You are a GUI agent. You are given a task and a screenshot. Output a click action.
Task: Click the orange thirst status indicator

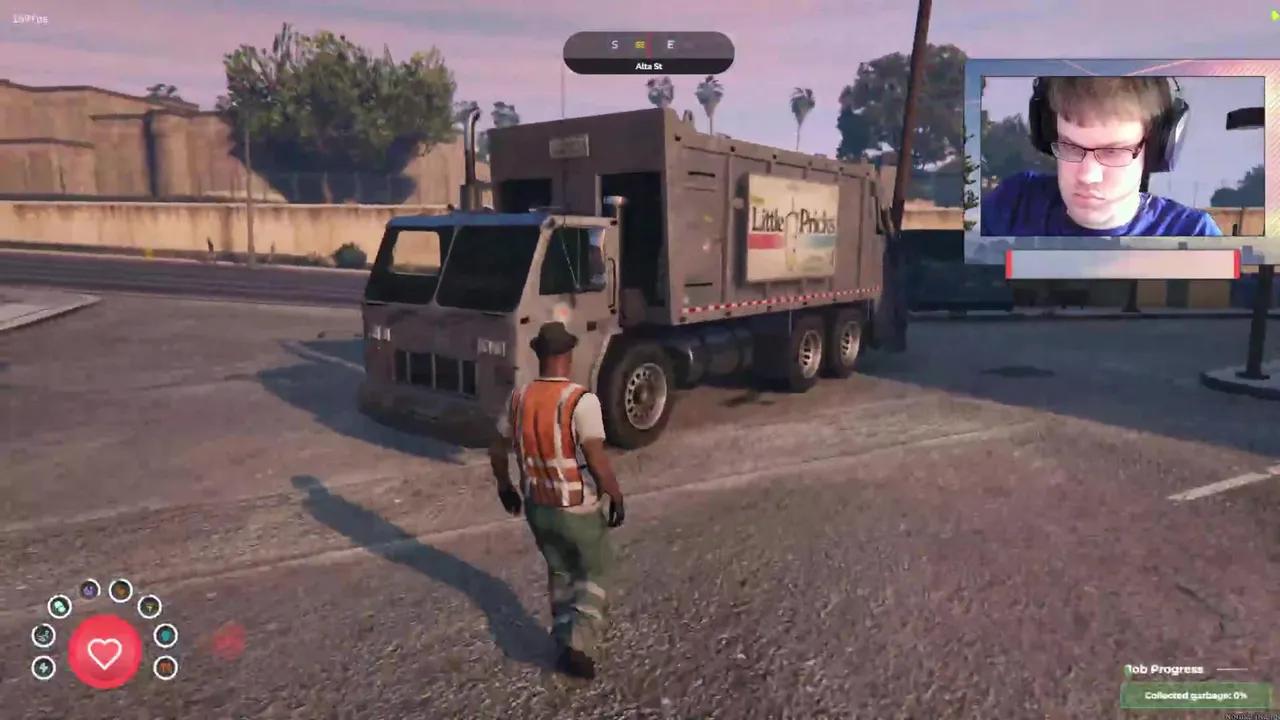(165, 667)
